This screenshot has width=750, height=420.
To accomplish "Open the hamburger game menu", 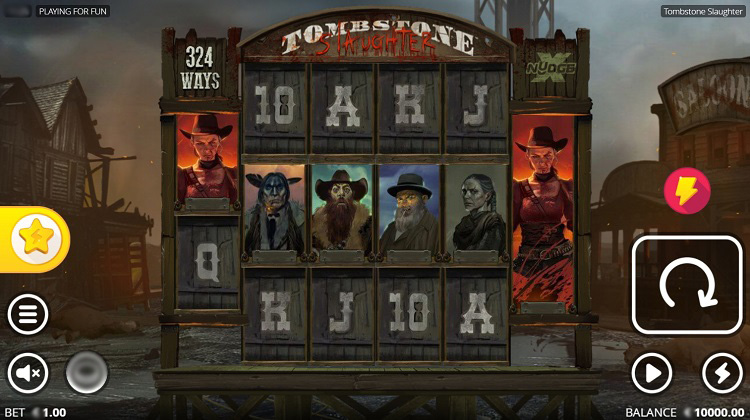I will (x=28, y=315).
